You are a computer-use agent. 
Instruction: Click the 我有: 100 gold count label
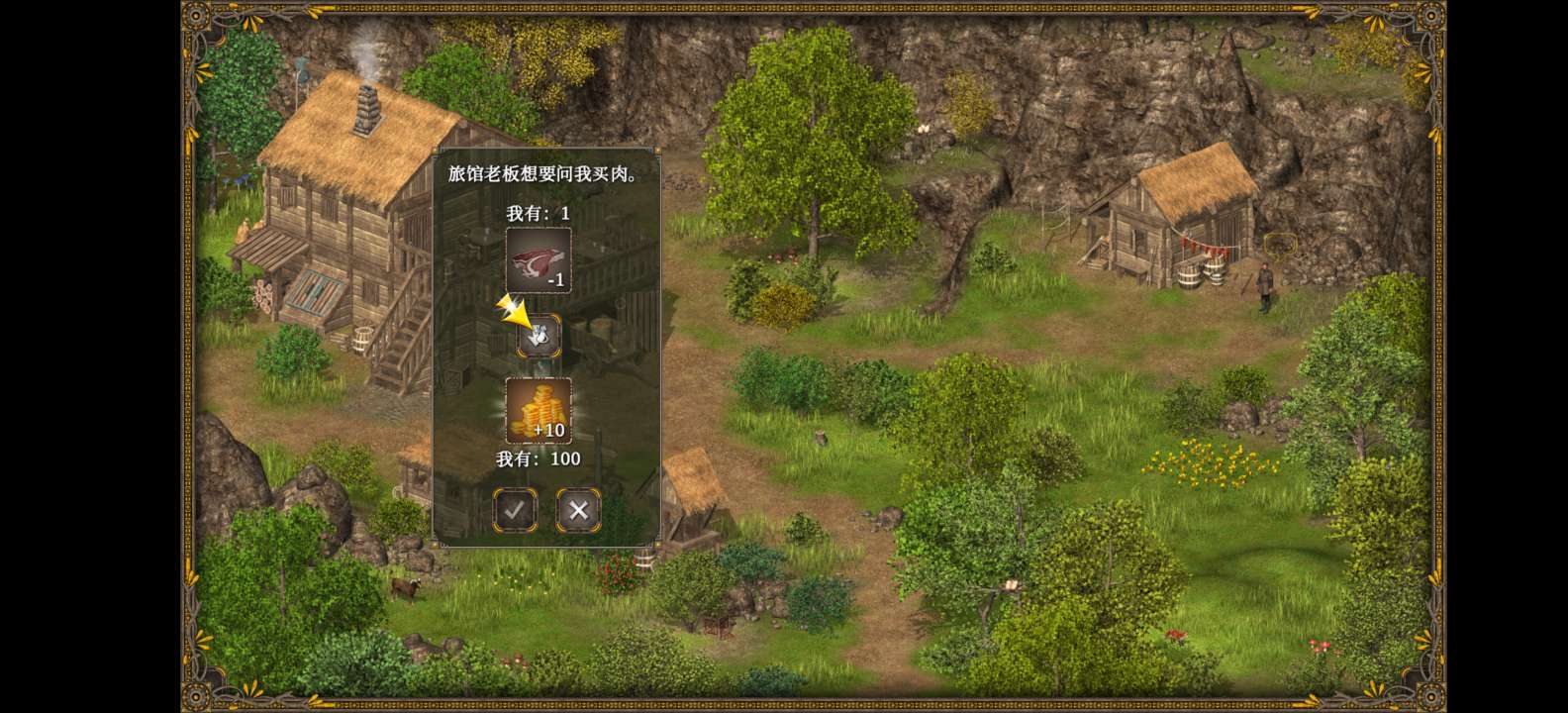pyautogui.click(x=538, y=458)
